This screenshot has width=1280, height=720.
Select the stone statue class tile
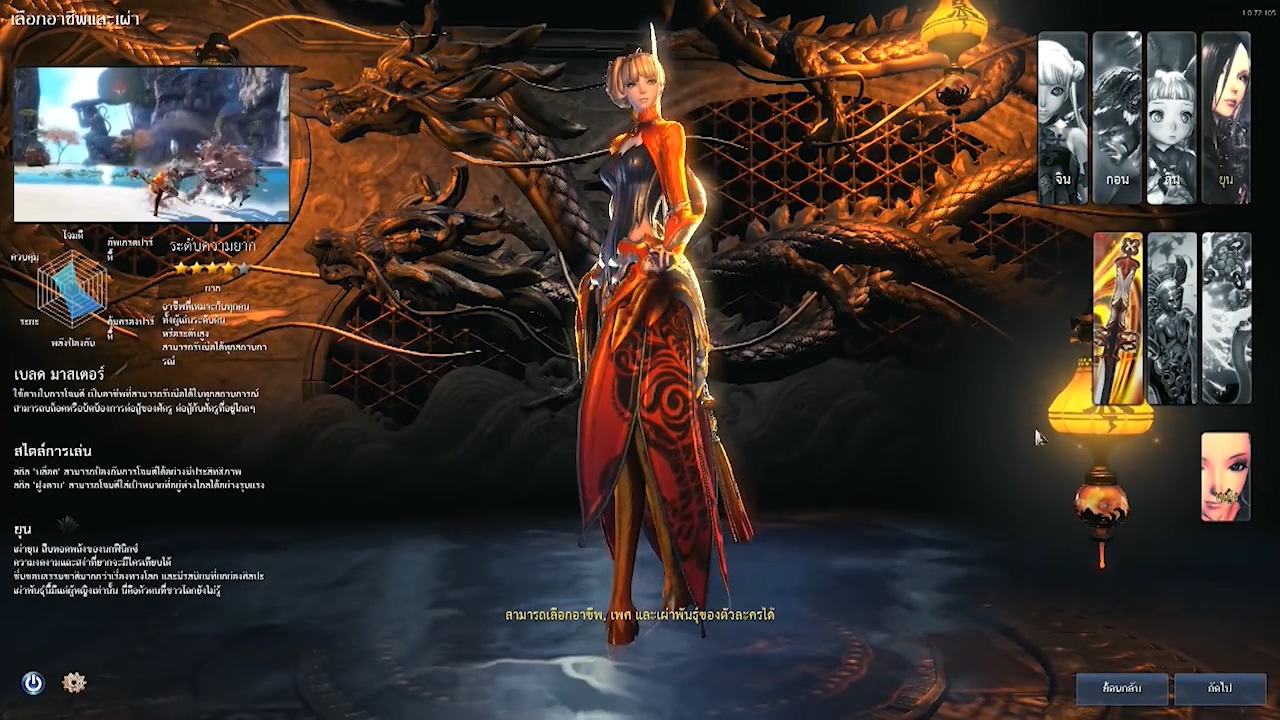coord(1172,318)
